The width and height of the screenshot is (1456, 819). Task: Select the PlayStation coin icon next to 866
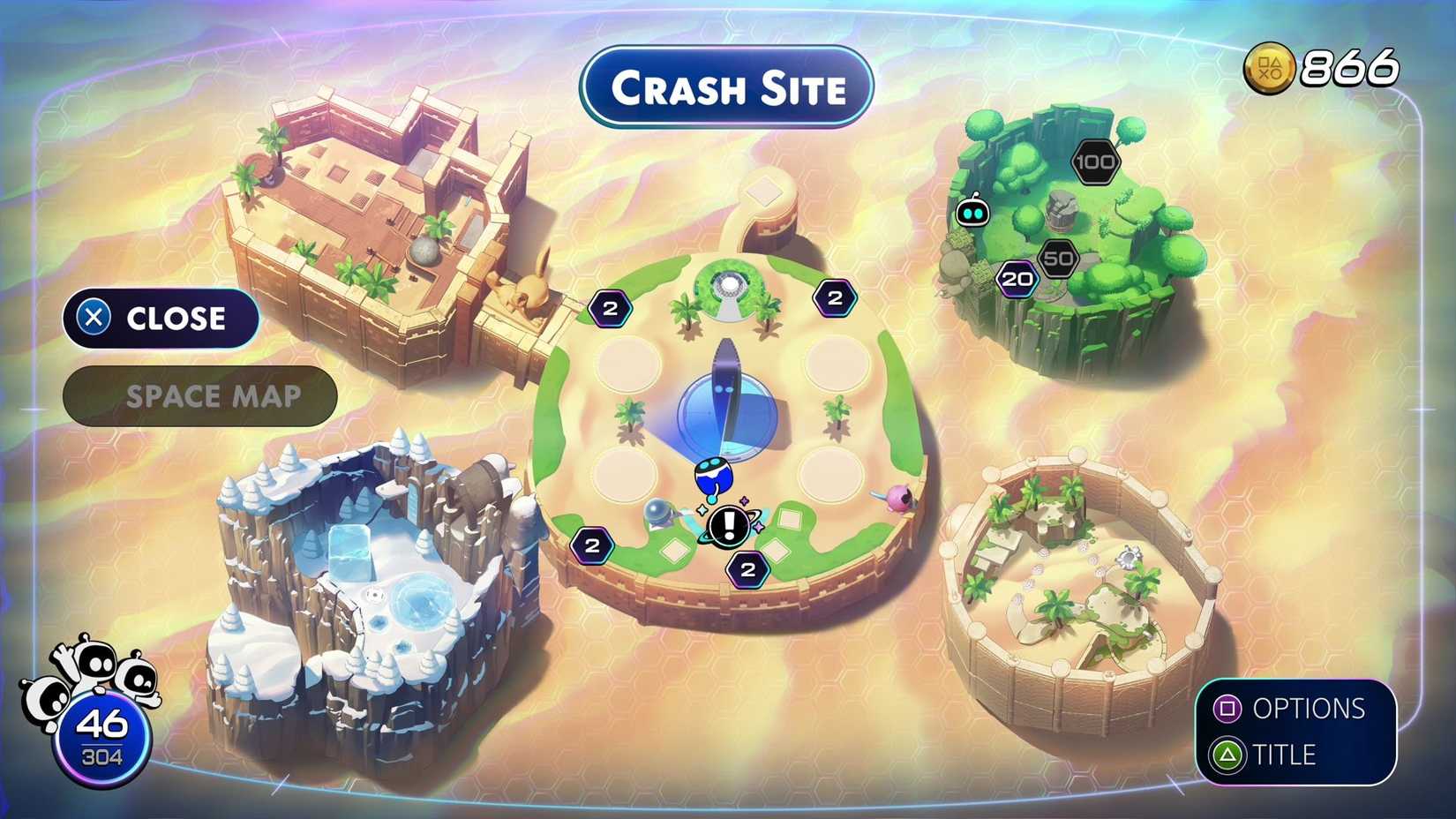pyautogui.click(x=1268, y=66)
